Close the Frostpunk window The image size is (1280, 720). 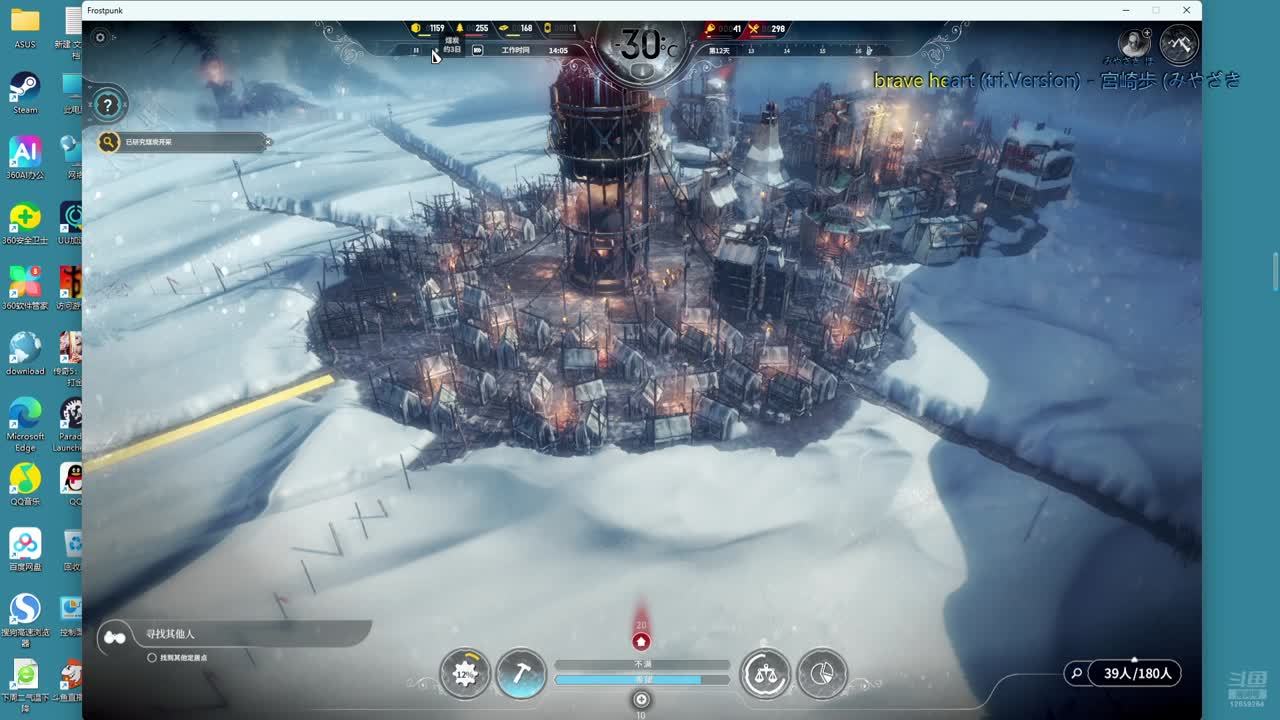(1186, 10)
